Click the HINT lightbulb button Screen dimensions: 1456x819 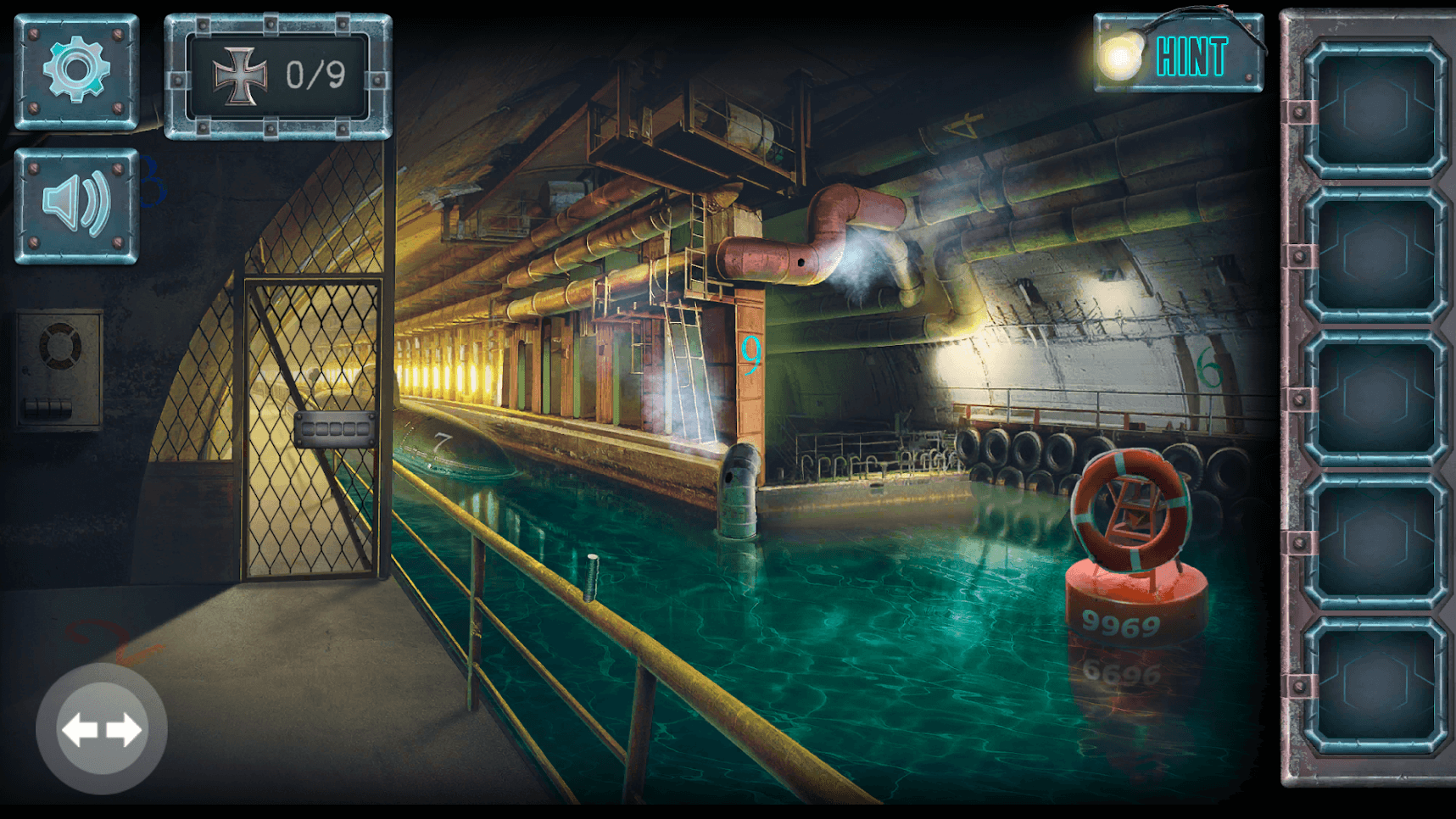tap(1178, 55)
